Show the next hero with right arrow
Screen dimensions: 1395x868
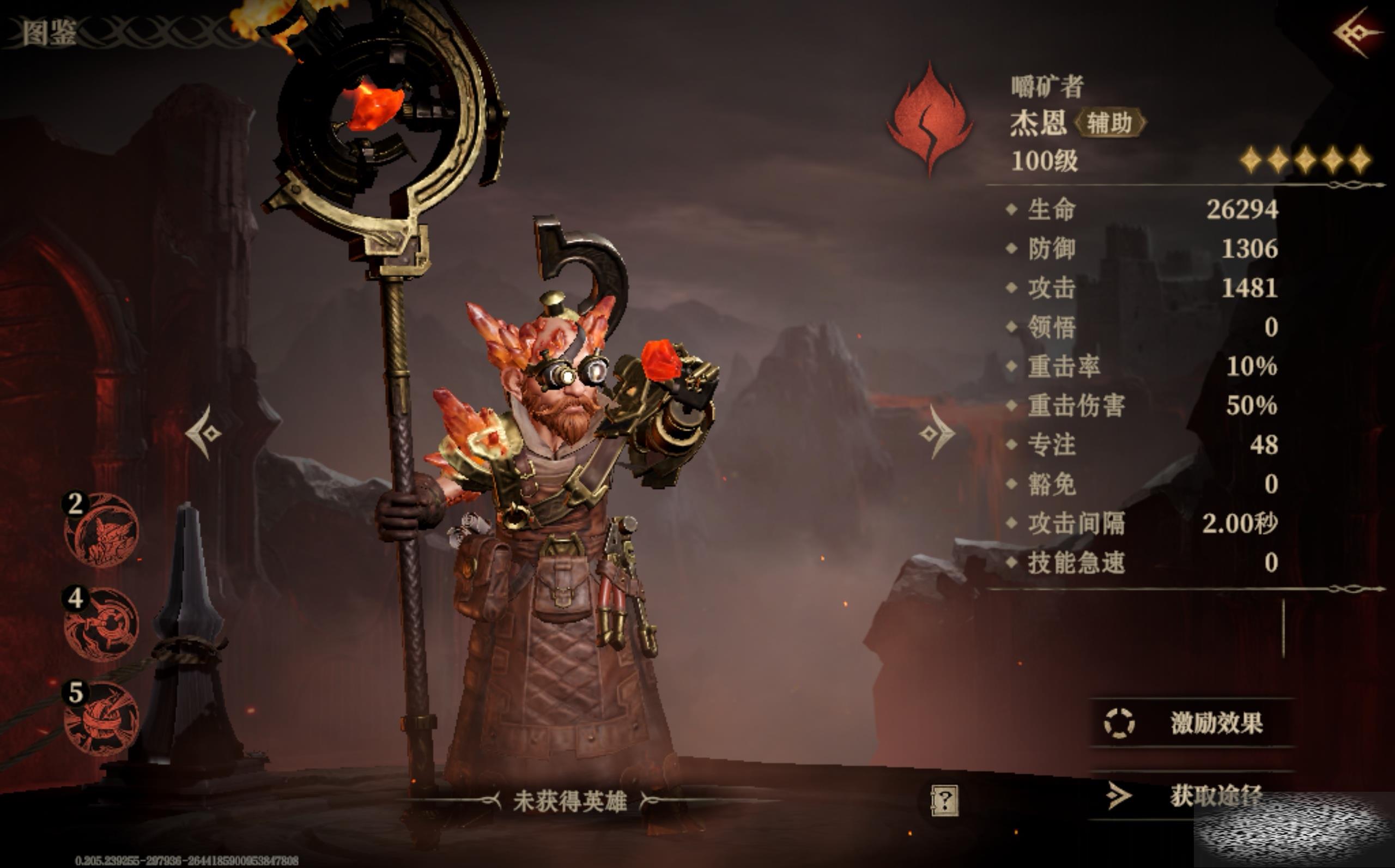[x=937, y=433]
